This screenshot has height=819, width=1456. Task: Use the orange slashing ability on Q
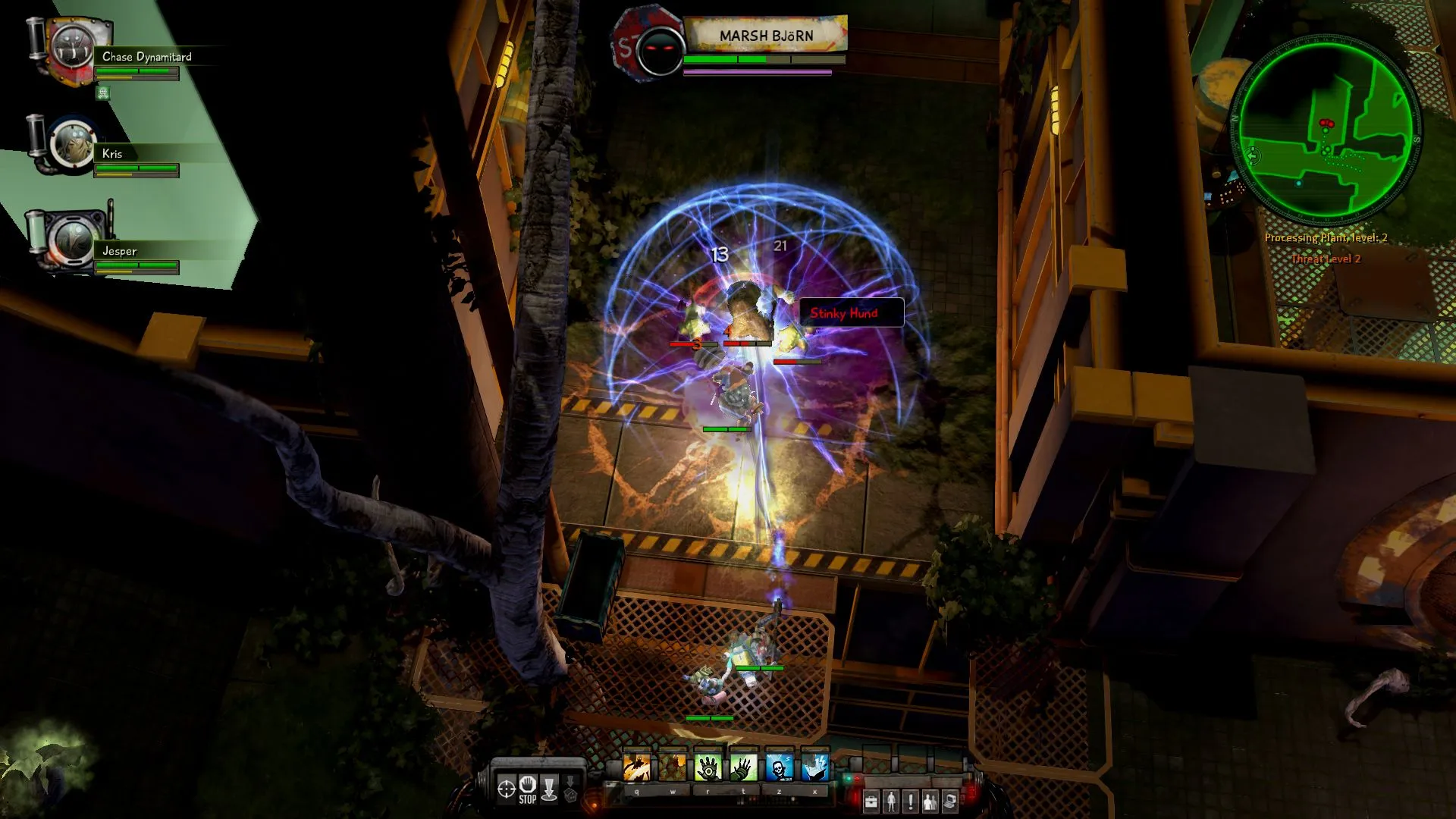pyautogui.click(x=636, y=767)
